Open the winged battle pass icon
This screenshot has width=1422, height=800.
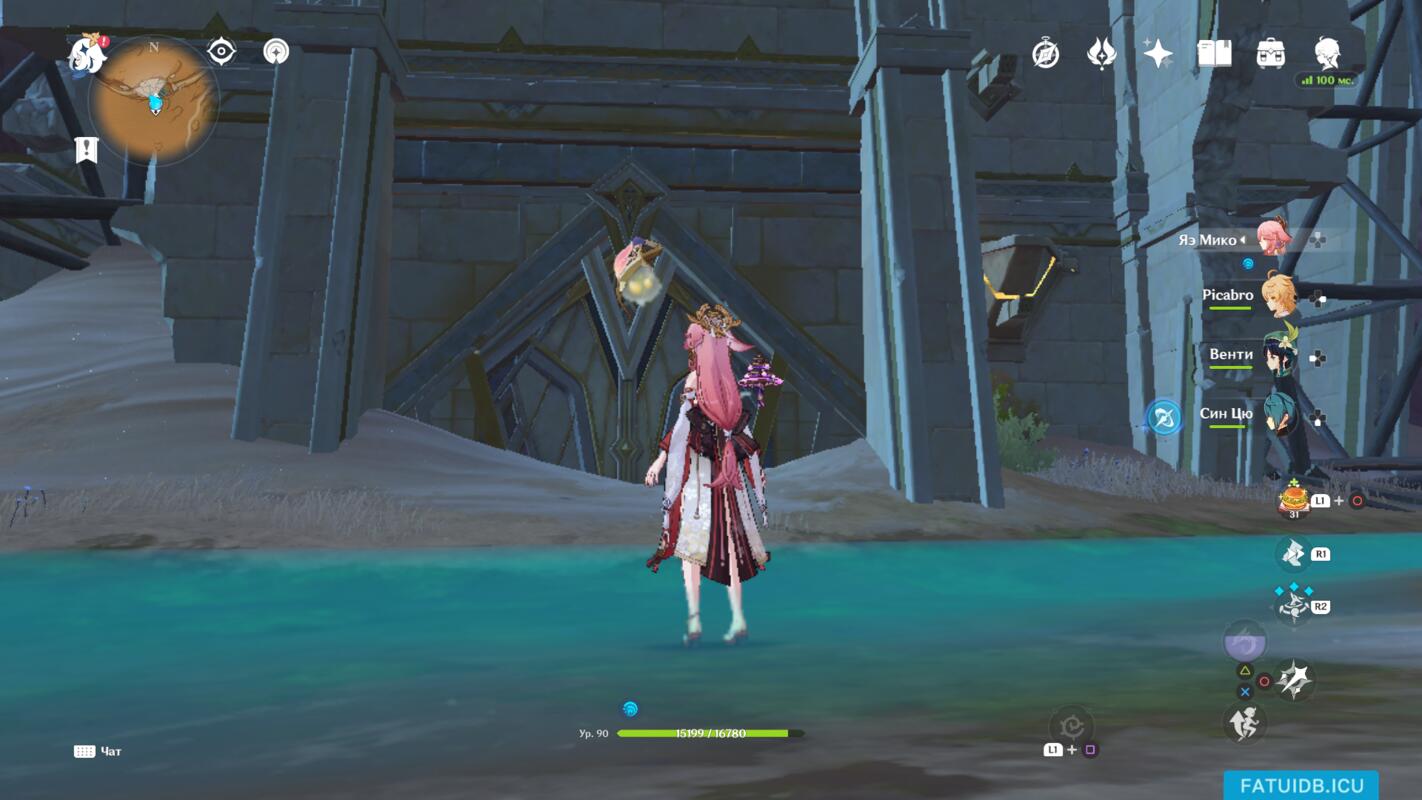pyautogui.click(x=1102, y=54)
